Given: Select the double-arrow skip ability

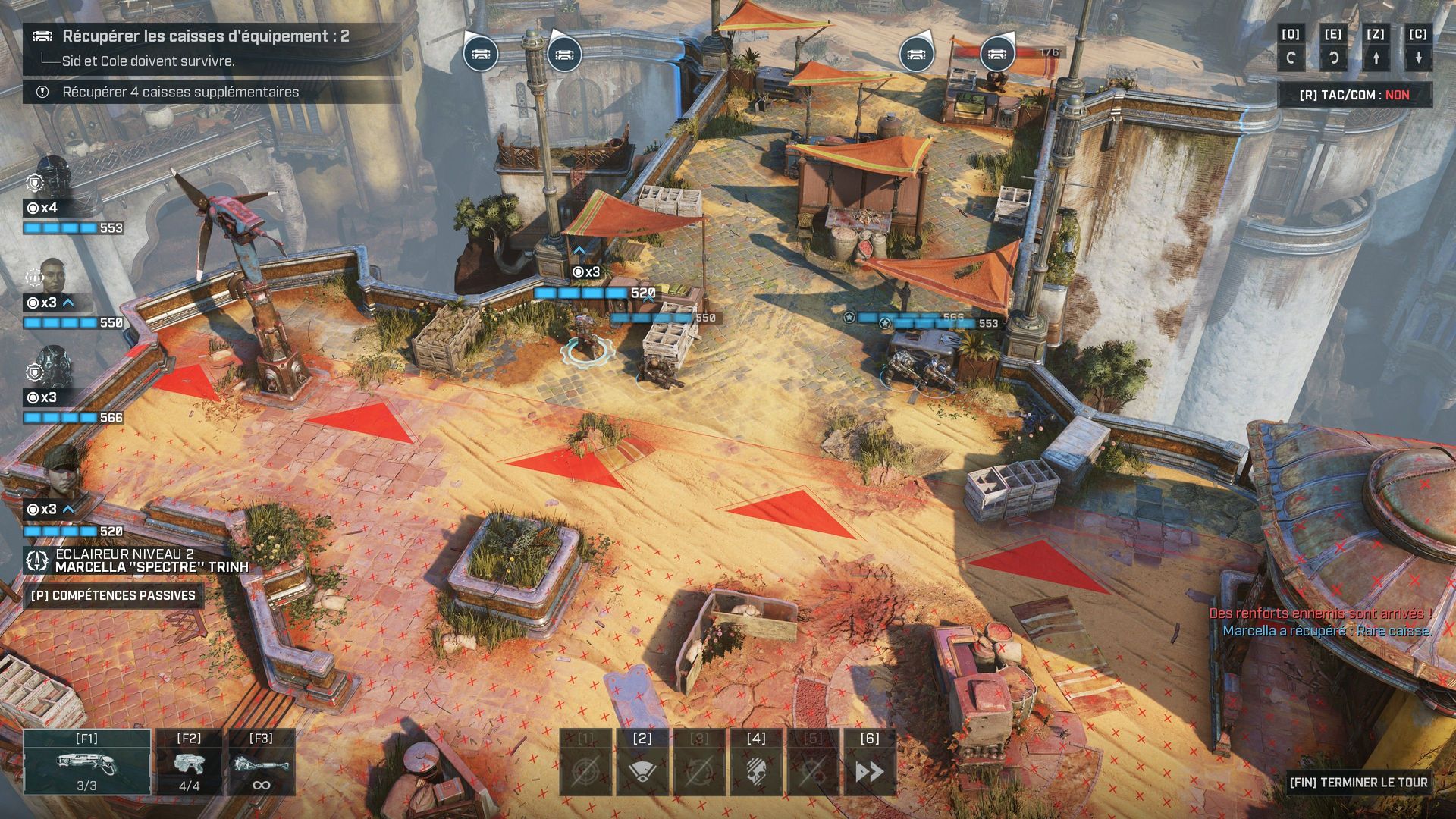Looking at the screenshot, I should [x=869, y=762].
